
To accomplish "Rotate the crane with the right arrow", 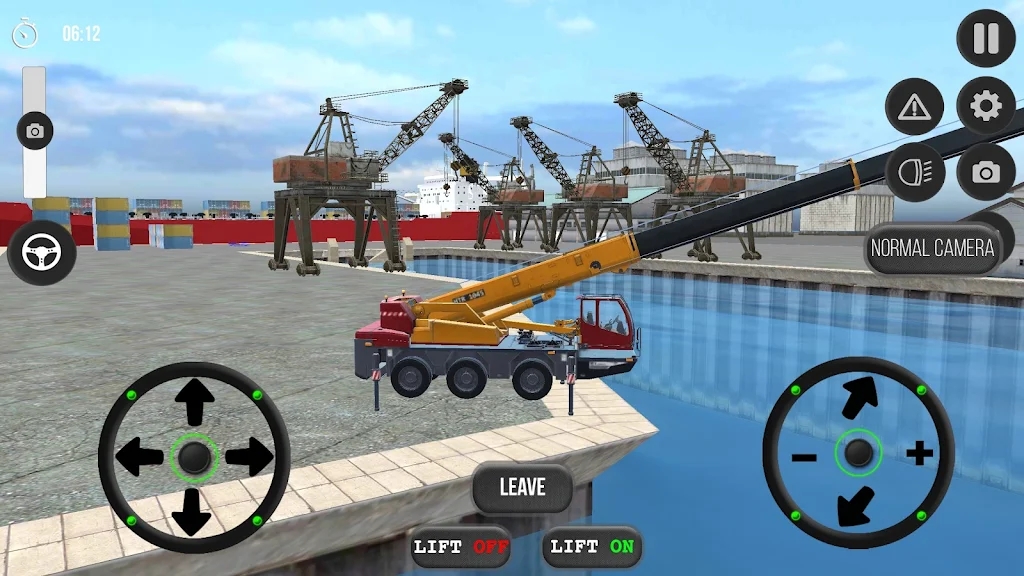I will pos(249,457).
